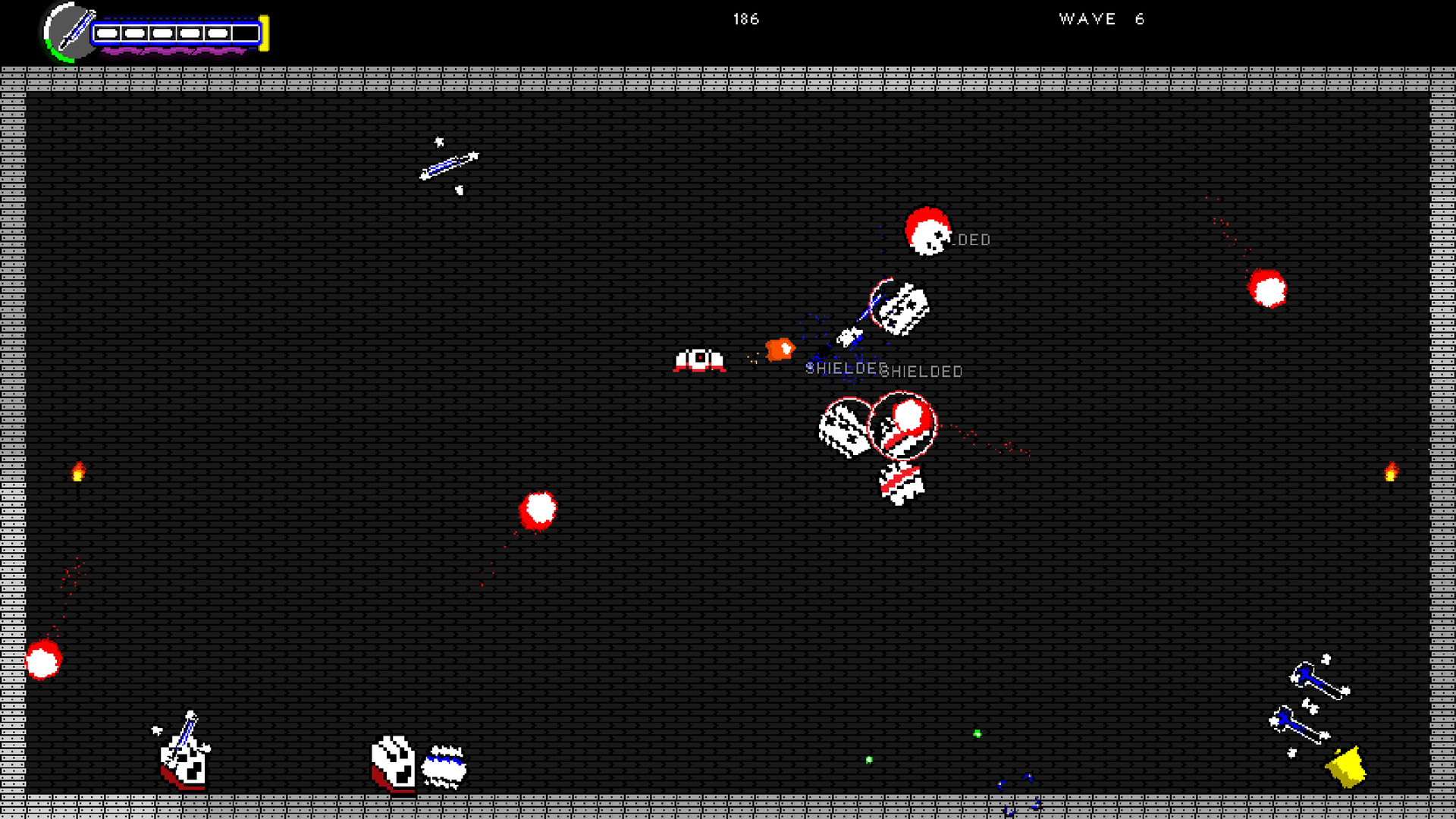The width and height of the screenshot is (1456, 819).
Task: Click the large red ball enemy near center
Action: point(540,510)
